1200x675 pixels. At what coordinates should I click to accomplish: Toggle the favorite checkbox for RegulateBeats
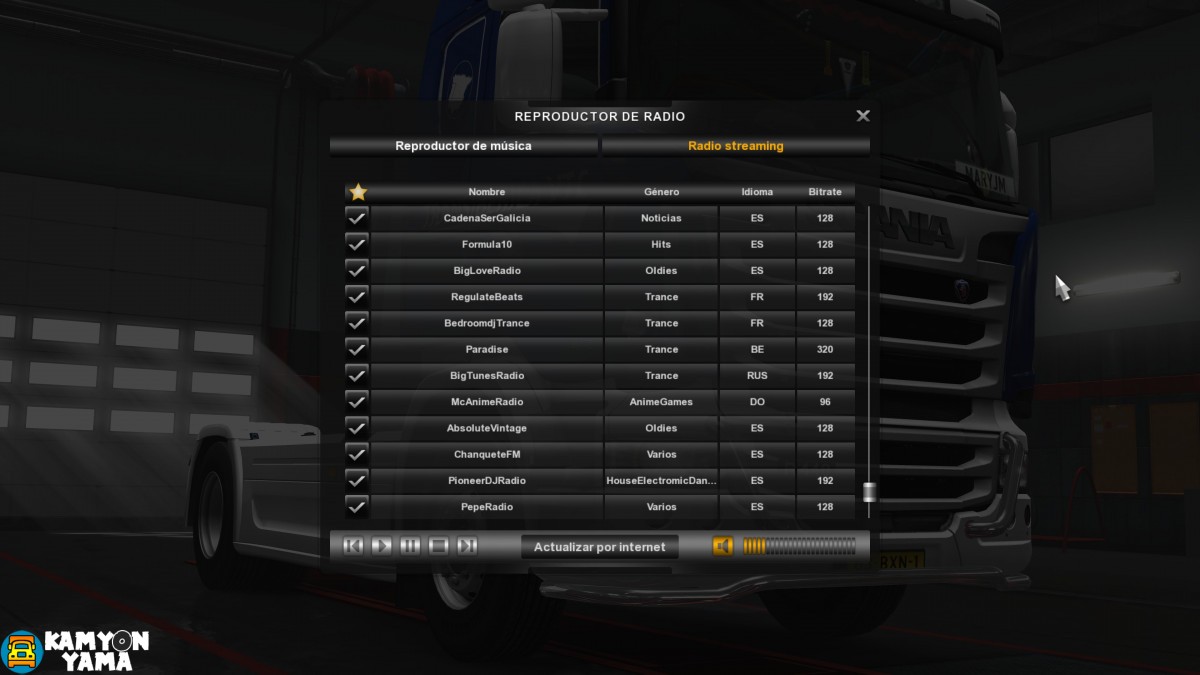coord(357,297)
